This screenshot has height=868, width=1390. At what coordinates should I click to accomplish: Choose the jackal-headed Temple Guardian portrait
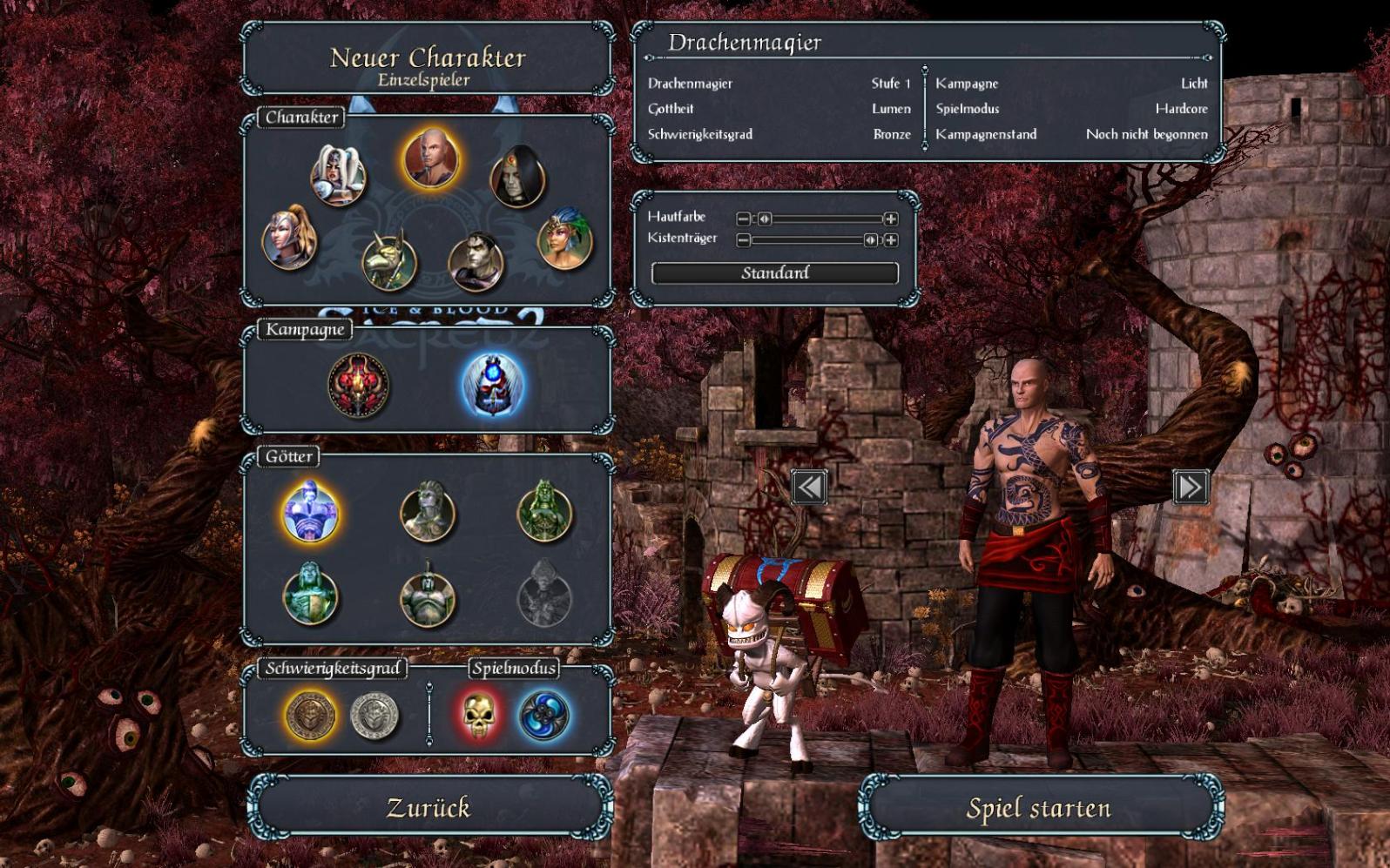389,259
